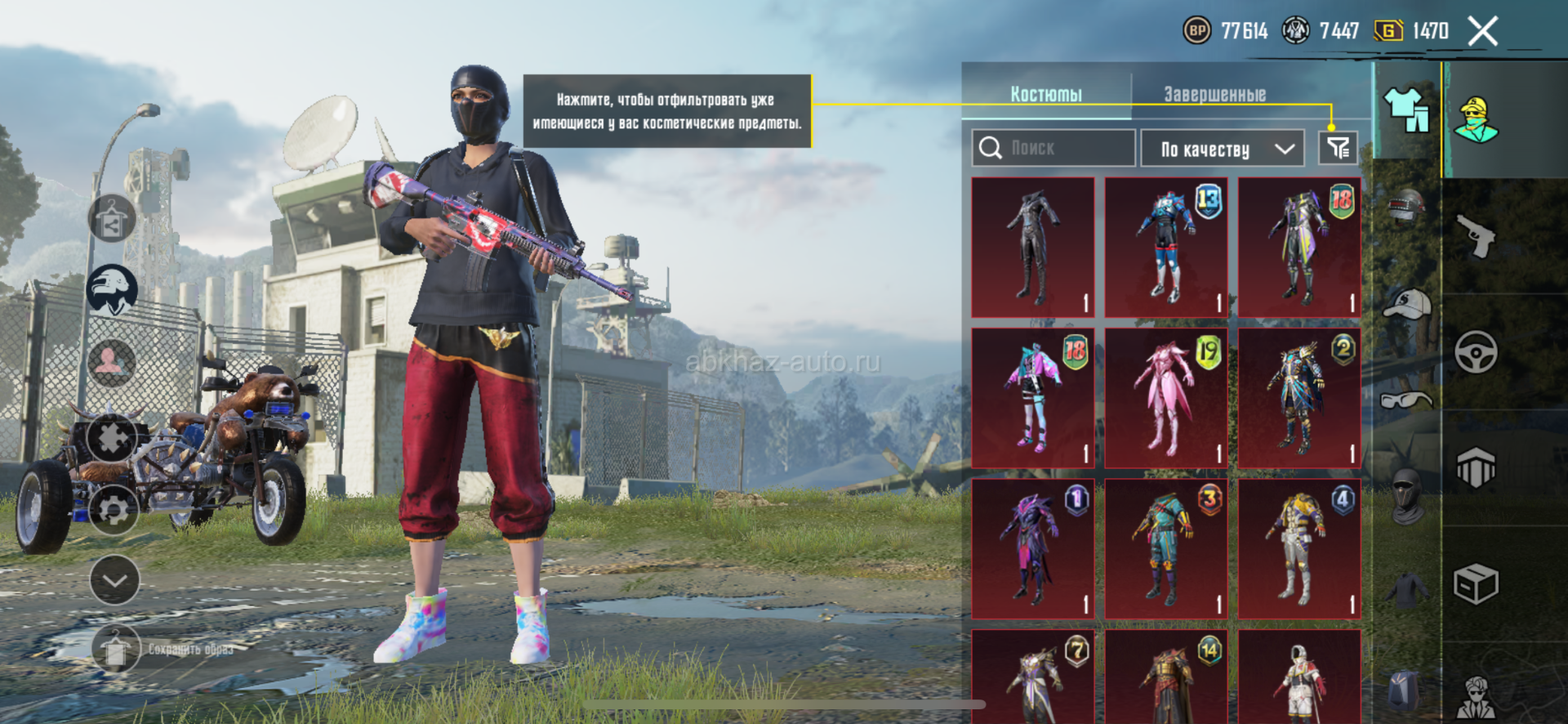Close the inventory screen
Viewport: 1568px width, 724px height.
(x=1482, y=32)
